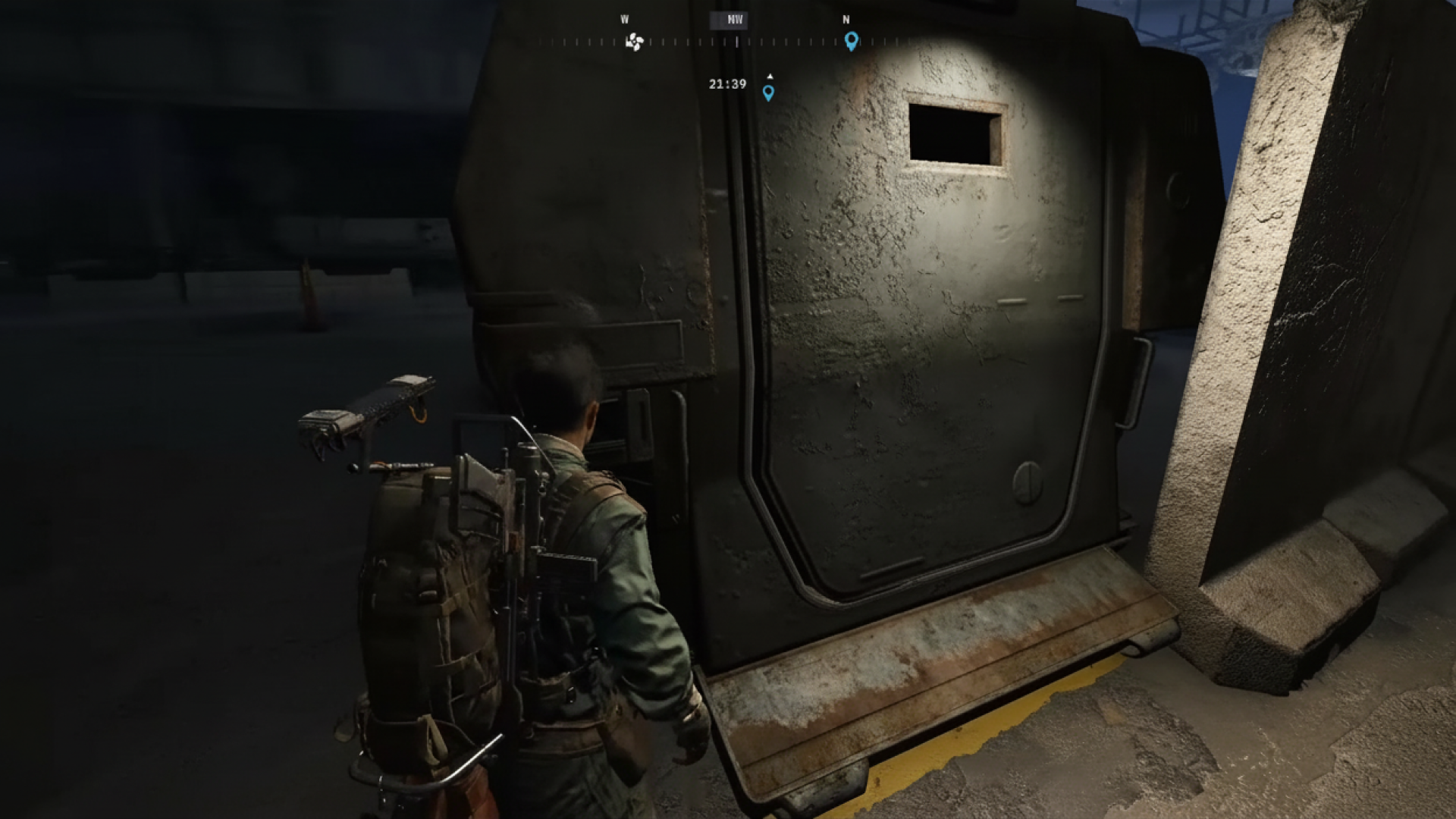Viewport: 1456px width, 819px height.
Task: Click the blue objective marker below compass
Action: [x=770, y=93]
